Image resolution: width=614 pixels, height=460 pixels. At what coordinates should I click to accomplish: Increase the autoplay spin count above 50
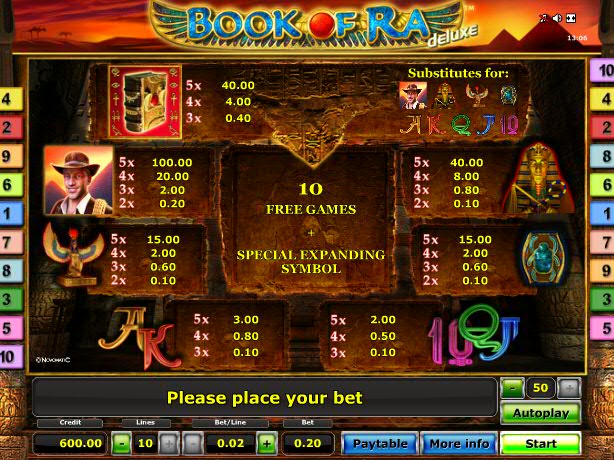pyautogui.click(x=568, y=386)
